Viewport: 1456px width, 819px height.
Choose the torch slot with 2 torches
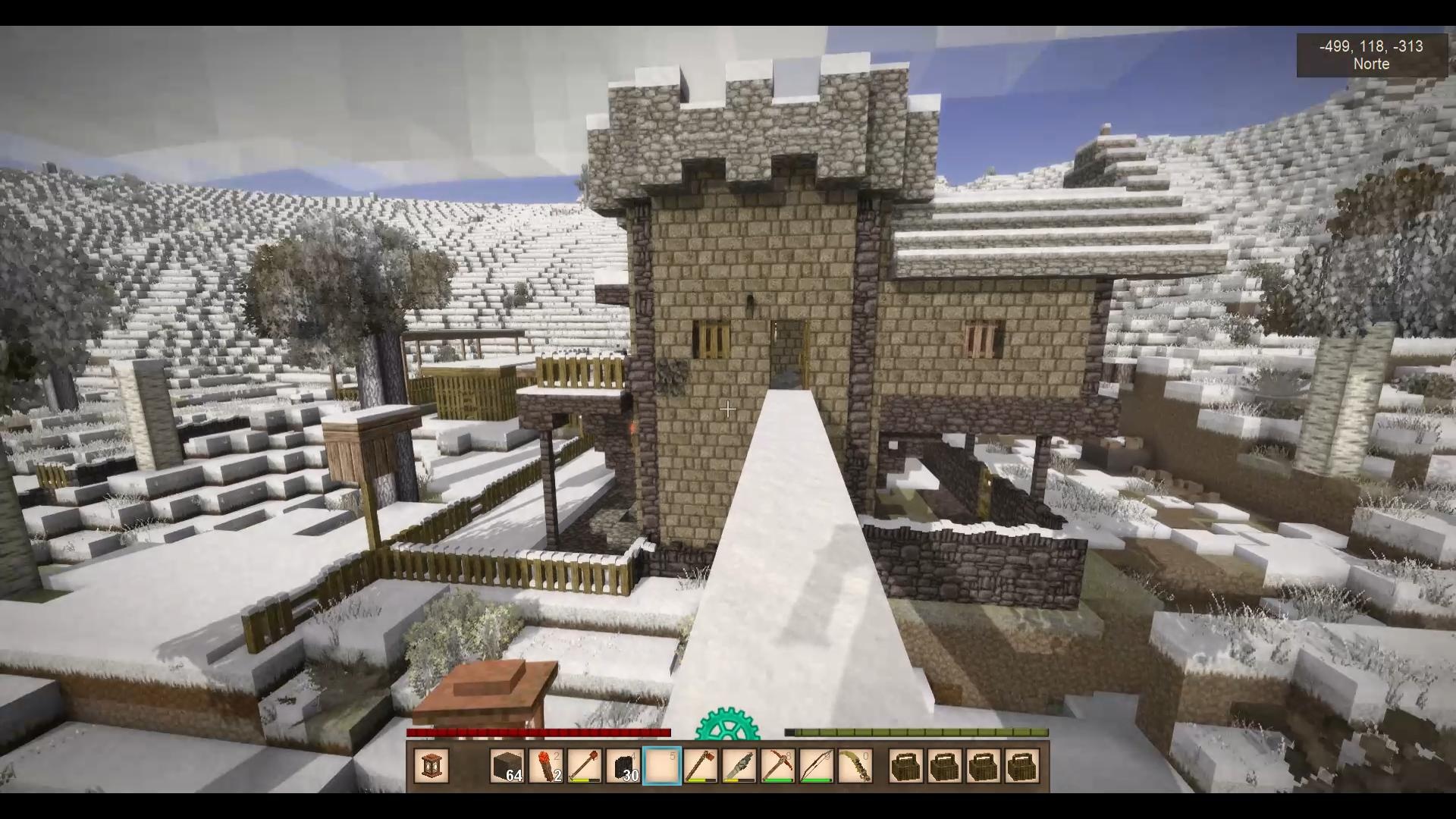pyautogui.click(x=545, y=766)
